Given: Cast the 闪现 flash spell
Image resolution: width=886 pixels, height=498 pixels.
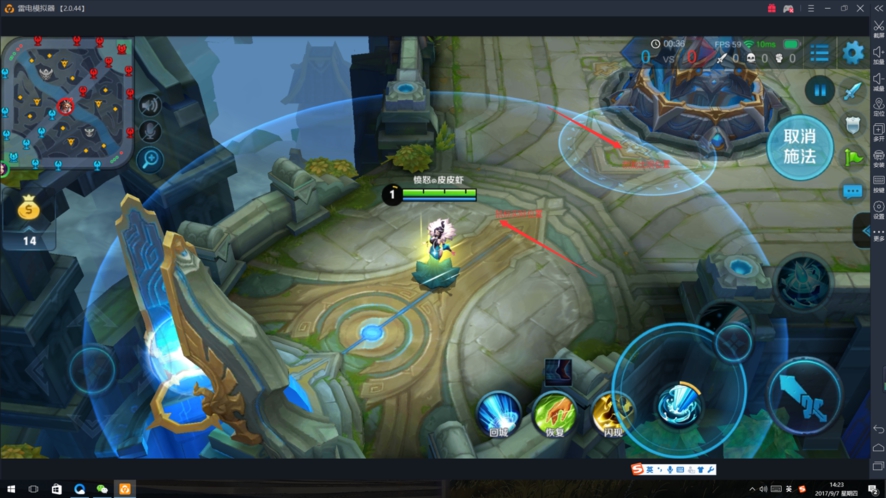Looking at the screenshot, I should 612,411.
